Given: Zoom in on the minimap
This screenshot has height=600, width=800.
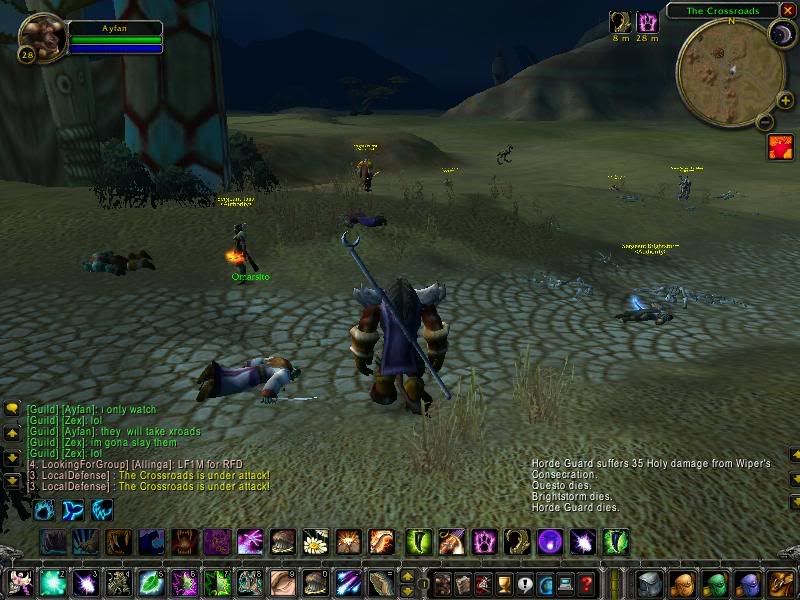Looking at the screenshot, I should [785, 99].
